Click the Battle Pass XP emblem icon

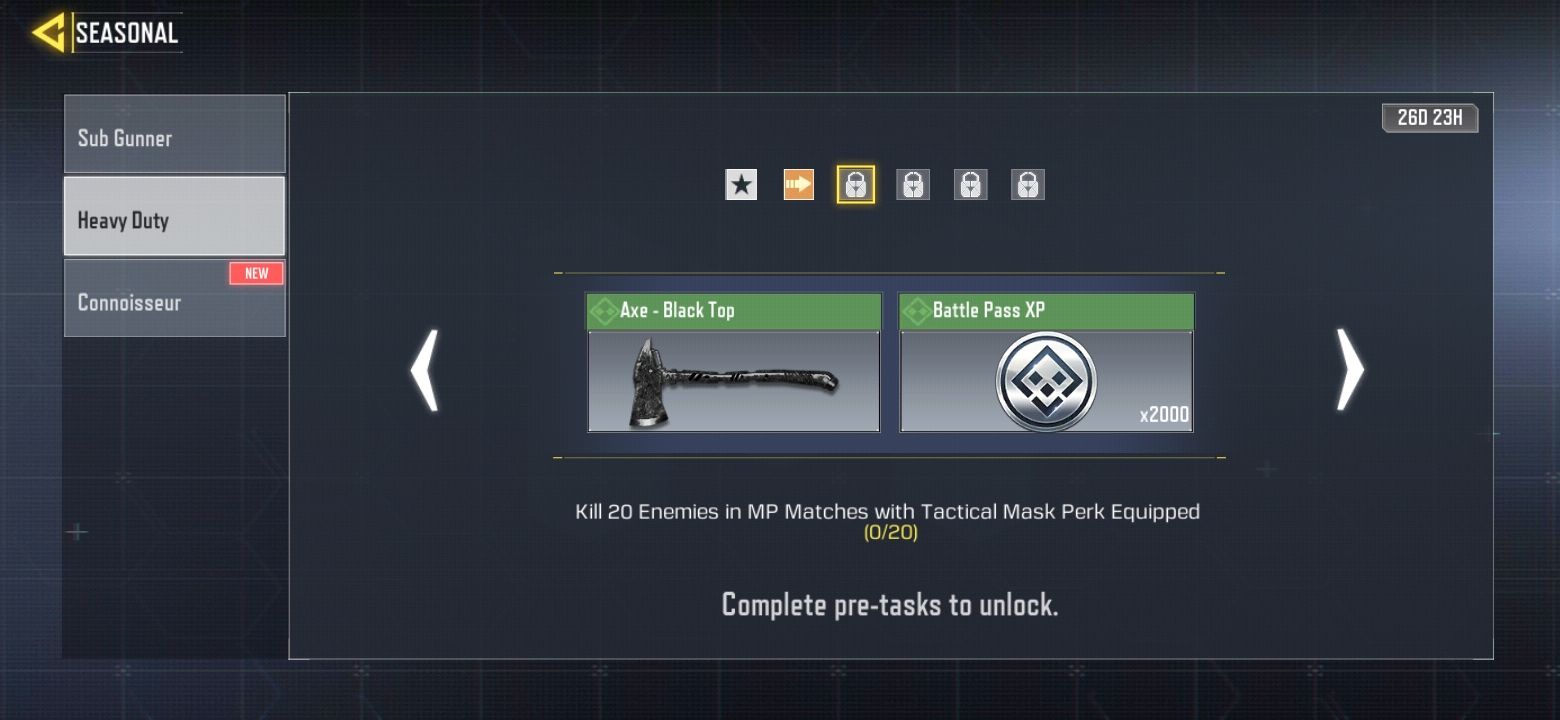pos(1046,380)
